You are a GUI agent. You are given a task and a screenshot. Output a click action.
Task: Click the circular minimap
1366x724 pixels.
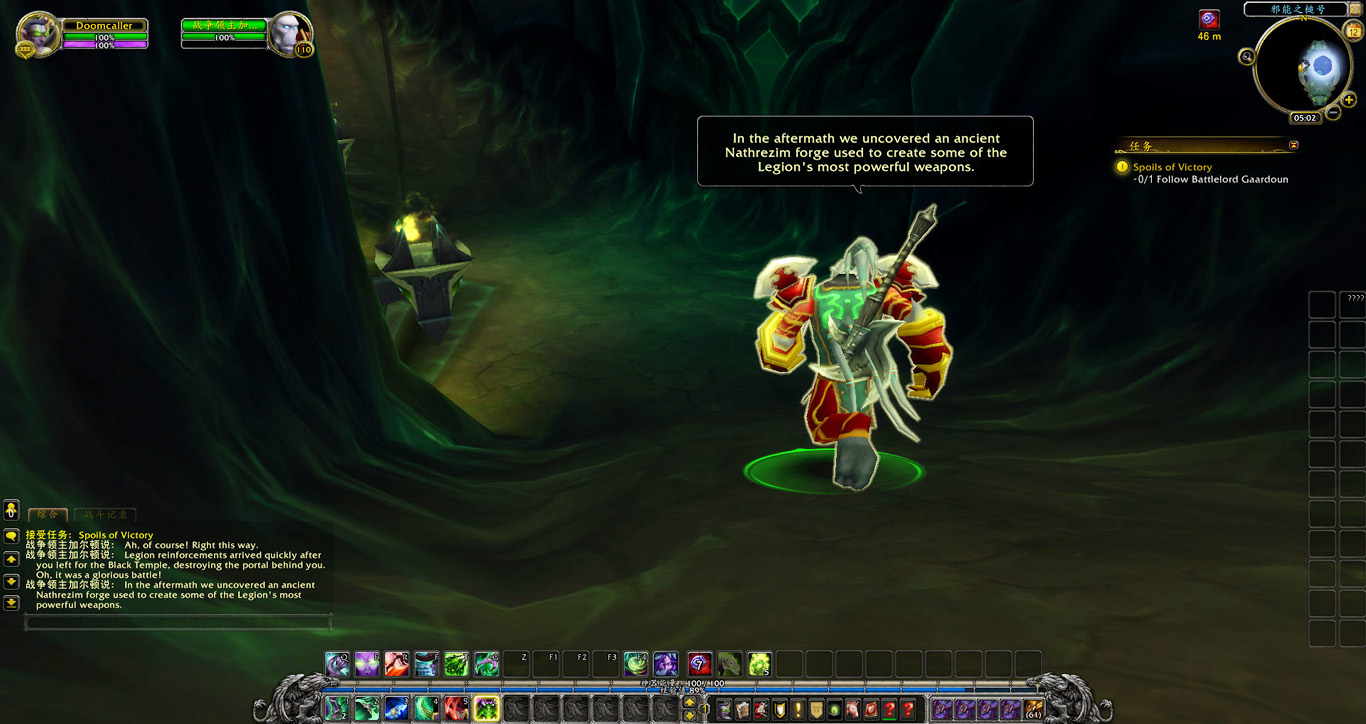(1302, 65)
